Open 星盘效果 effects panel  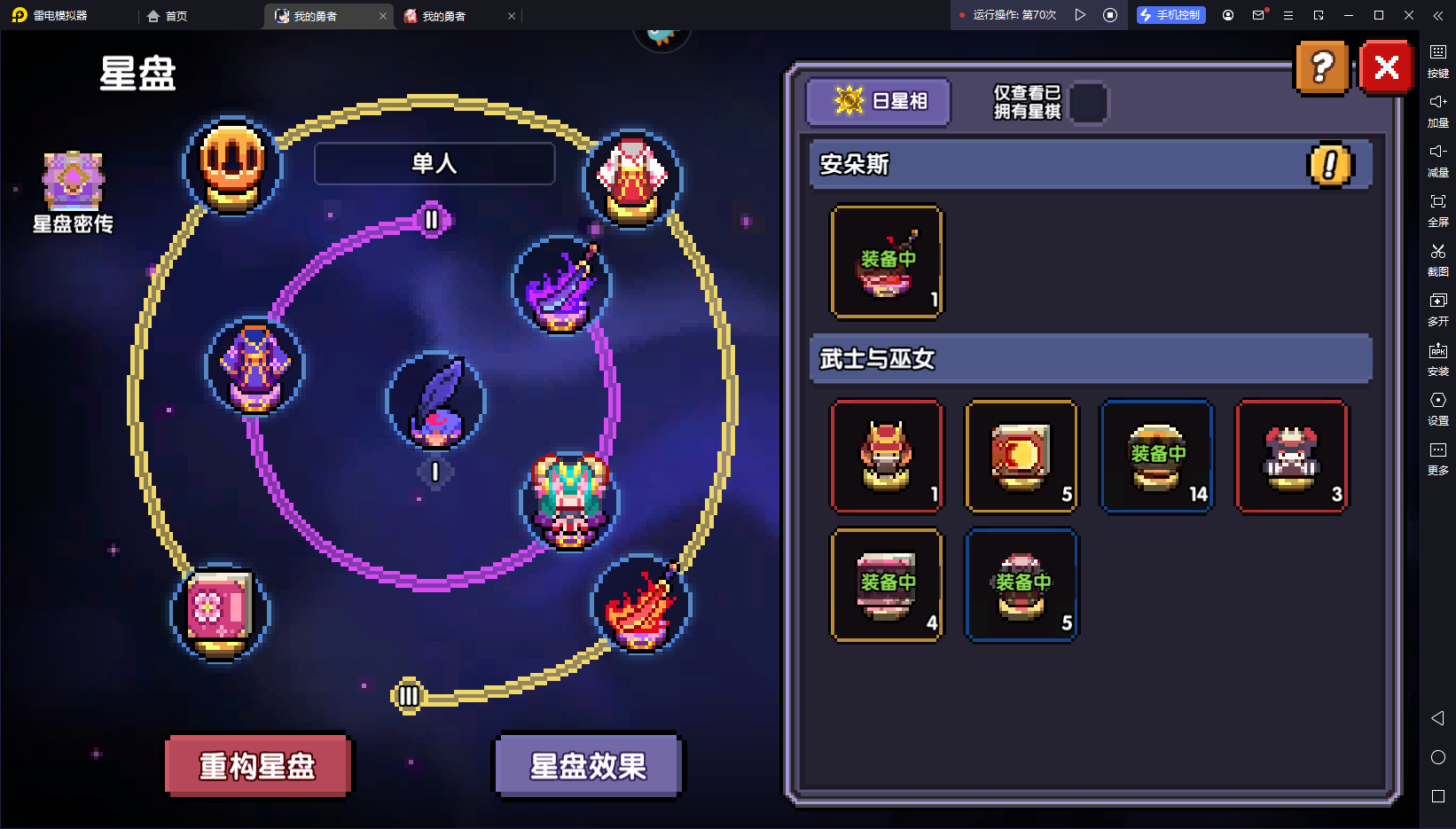(588, 765)
